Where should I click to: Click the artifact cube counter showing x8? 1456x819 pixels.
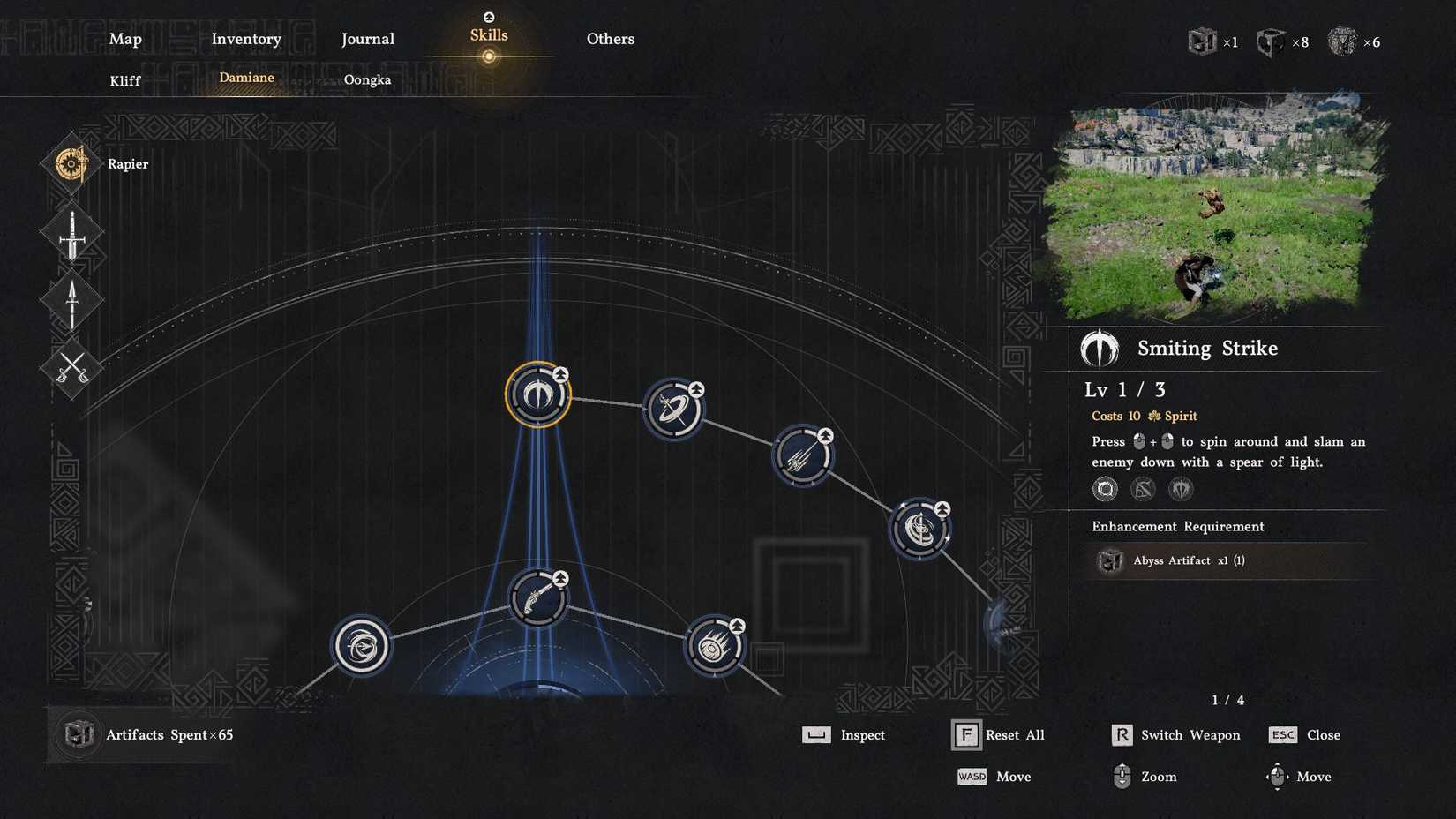click(1273, 41)
